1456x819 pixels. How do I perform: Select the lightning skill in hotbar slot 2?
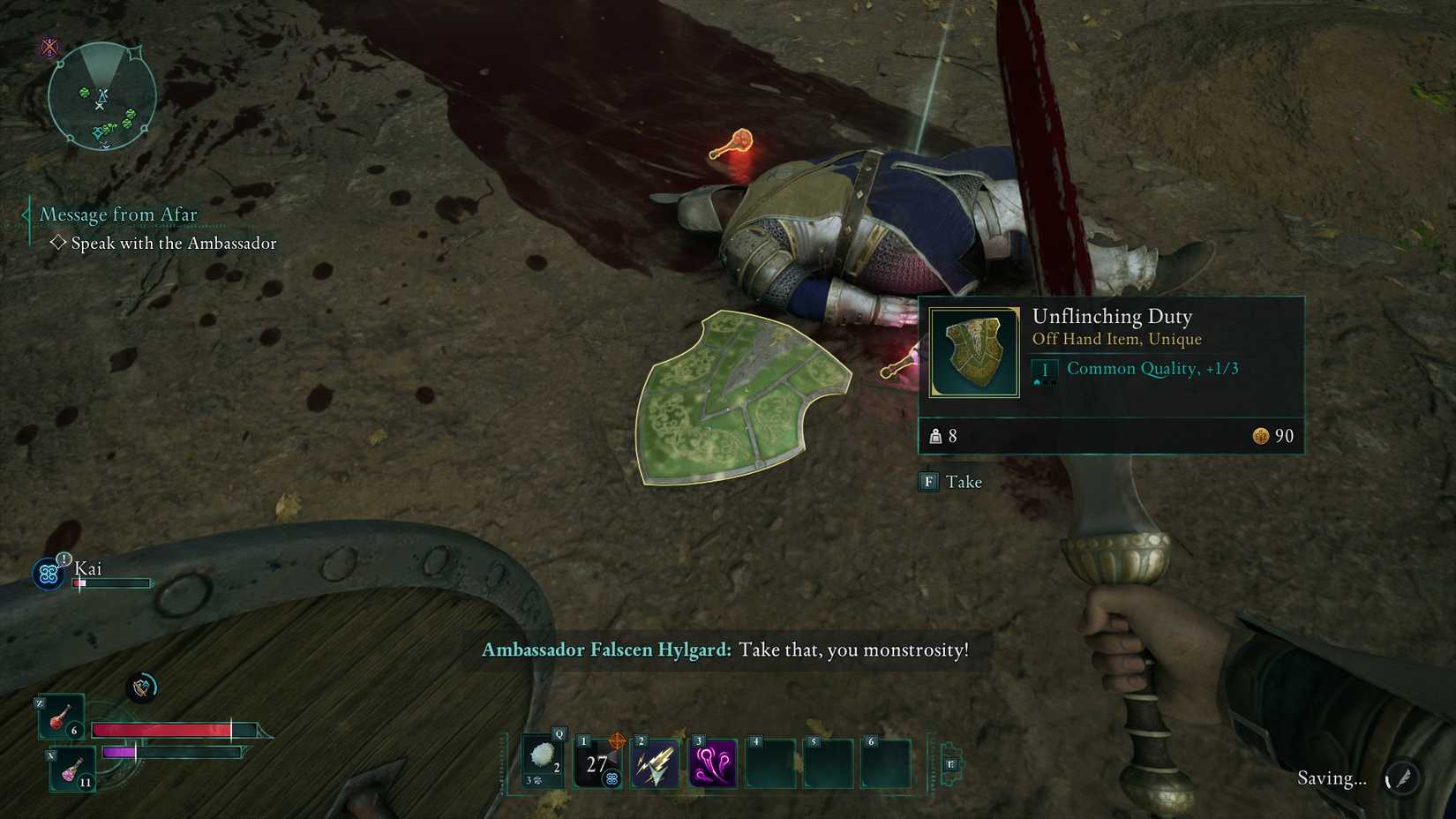pos(655,762)
